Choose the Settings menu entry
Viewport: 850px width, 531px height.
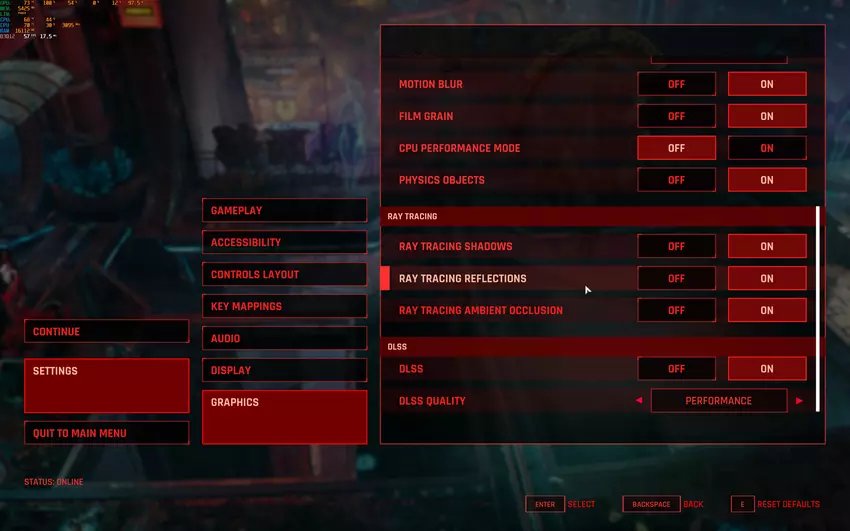click(106, 385)
